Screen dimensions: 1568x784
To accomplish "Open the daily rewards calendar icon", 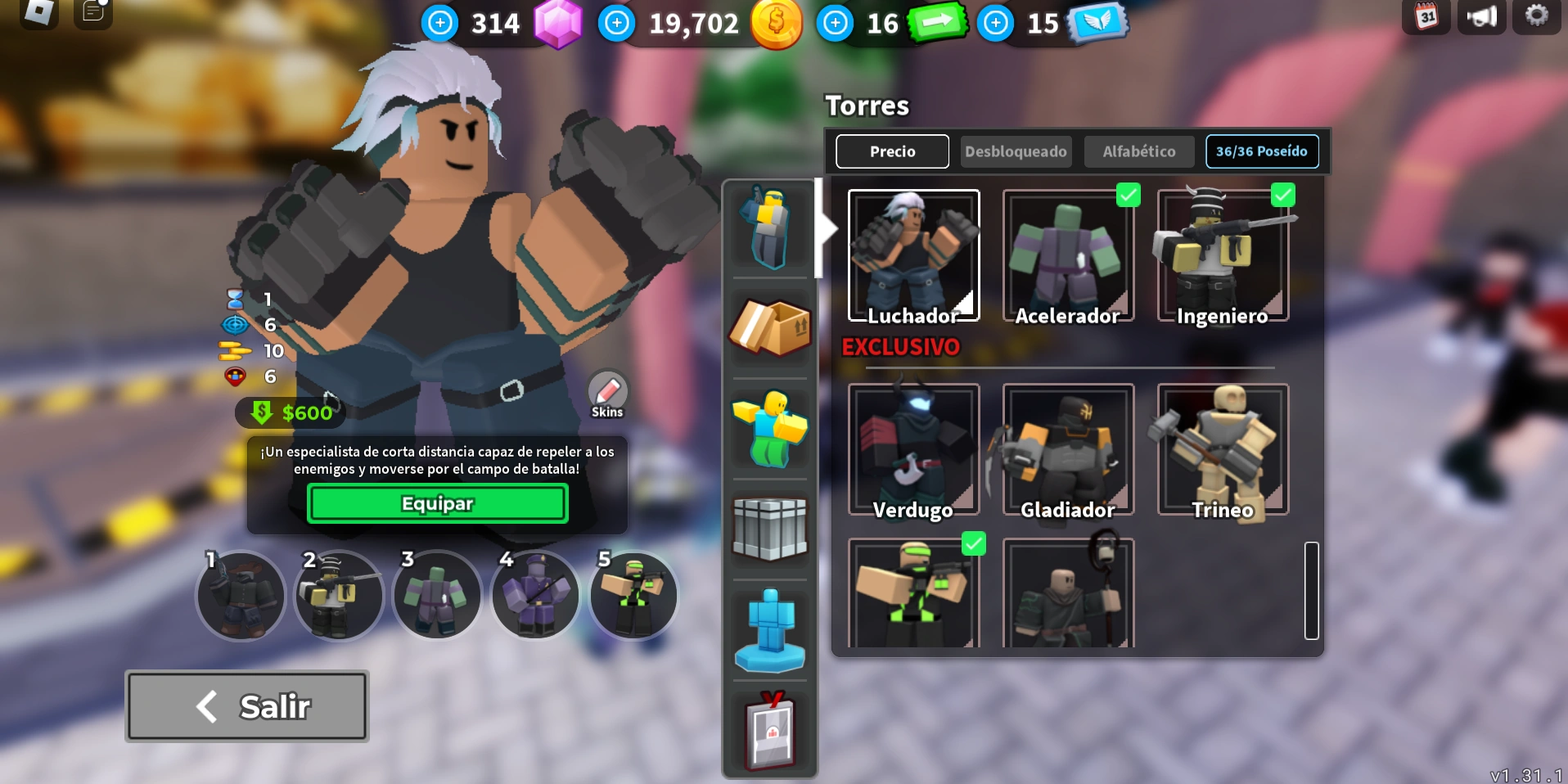I will (x=1426, y=16).
